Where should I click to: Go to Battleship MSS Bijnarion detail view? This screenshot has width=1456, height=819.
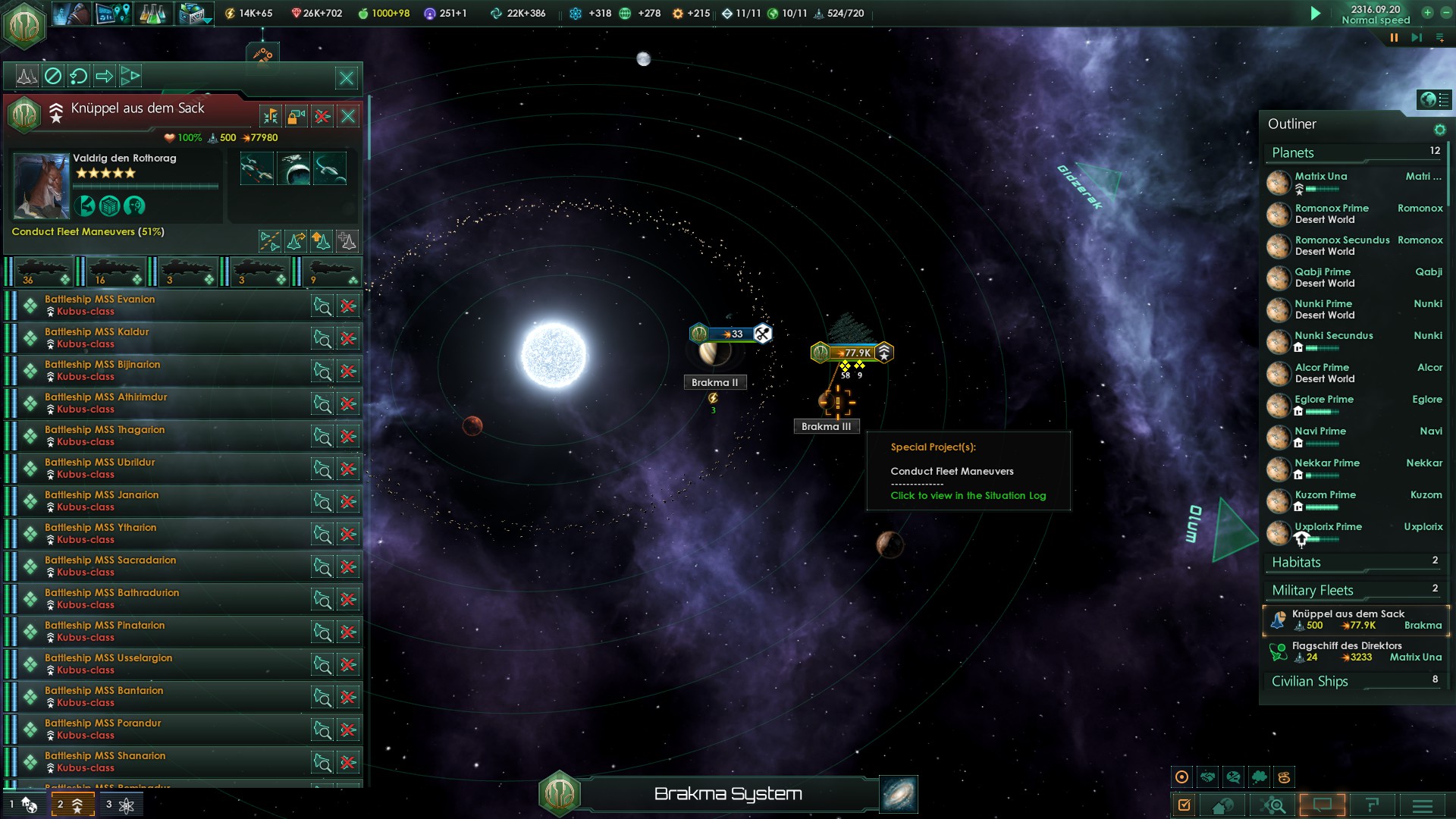(322, 371)
